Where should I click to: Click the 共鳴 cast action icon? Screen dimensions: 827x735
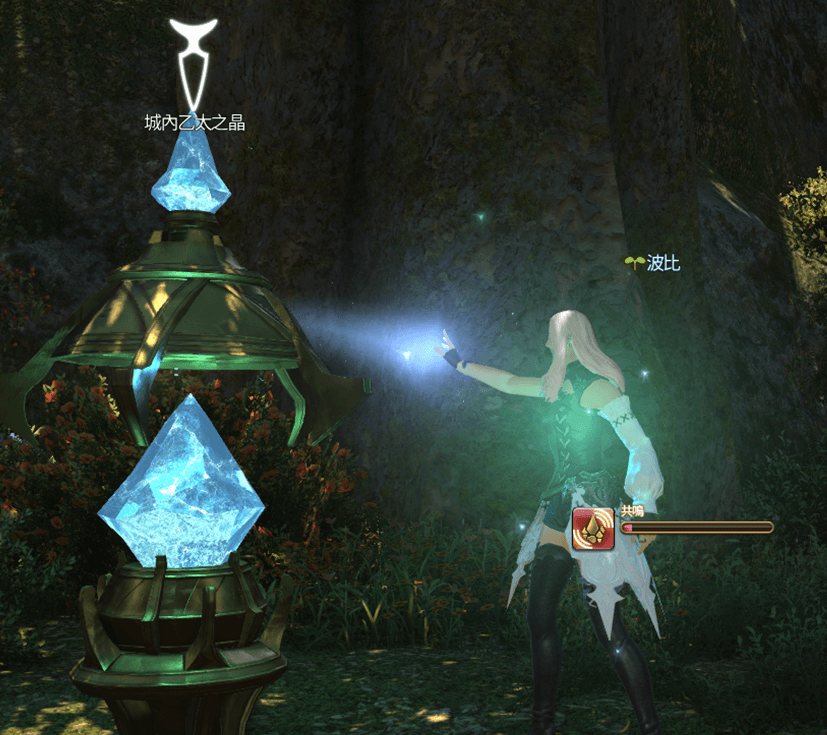coord(593,528)
